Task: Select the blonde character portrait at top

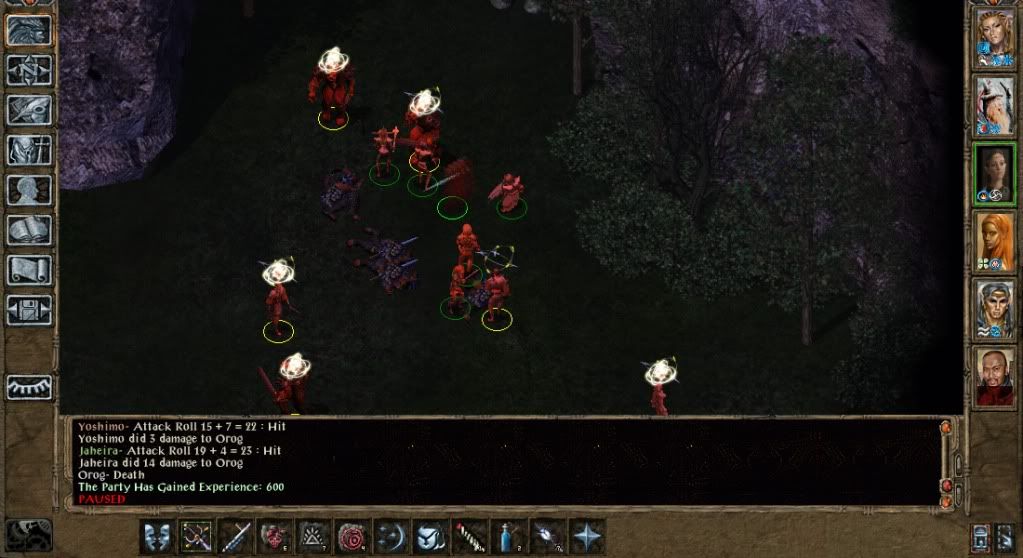Action: pos(995,38)
